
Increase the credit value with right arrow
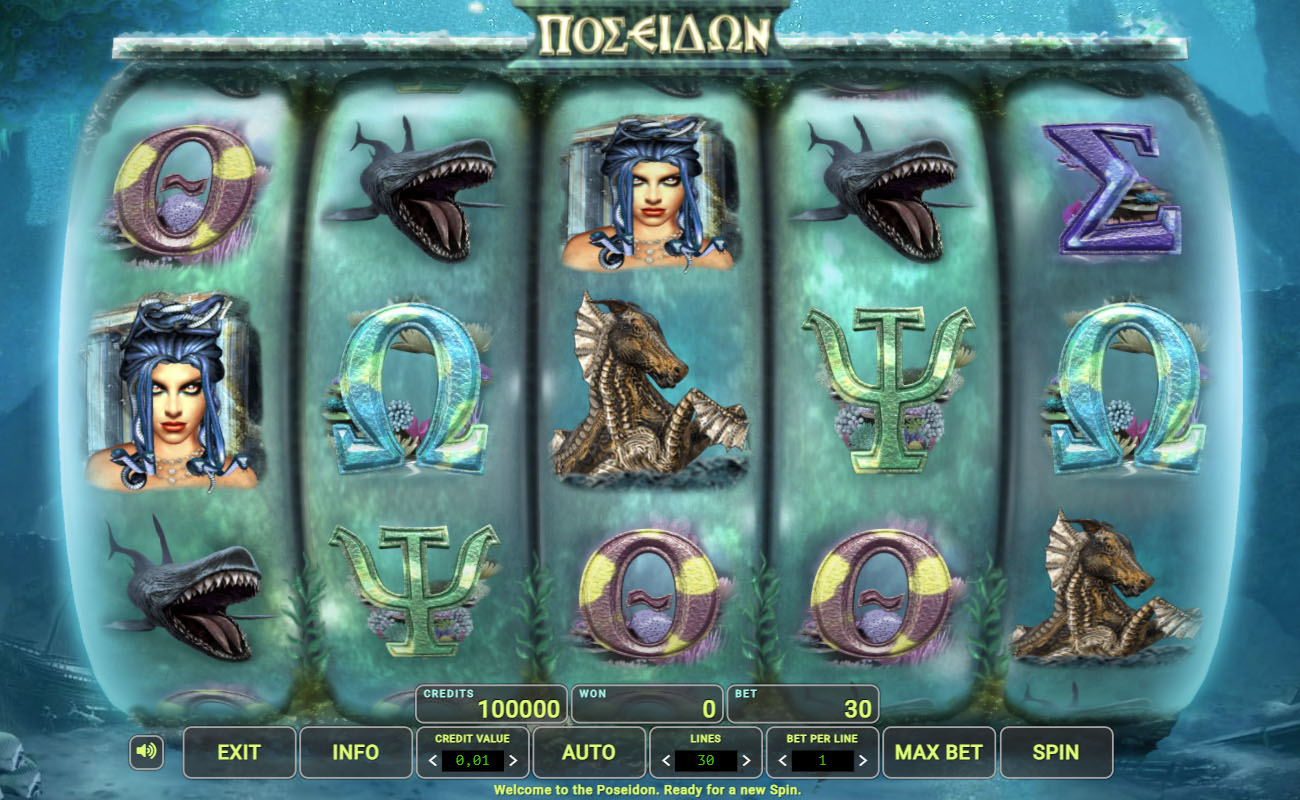tap(513, 761)
